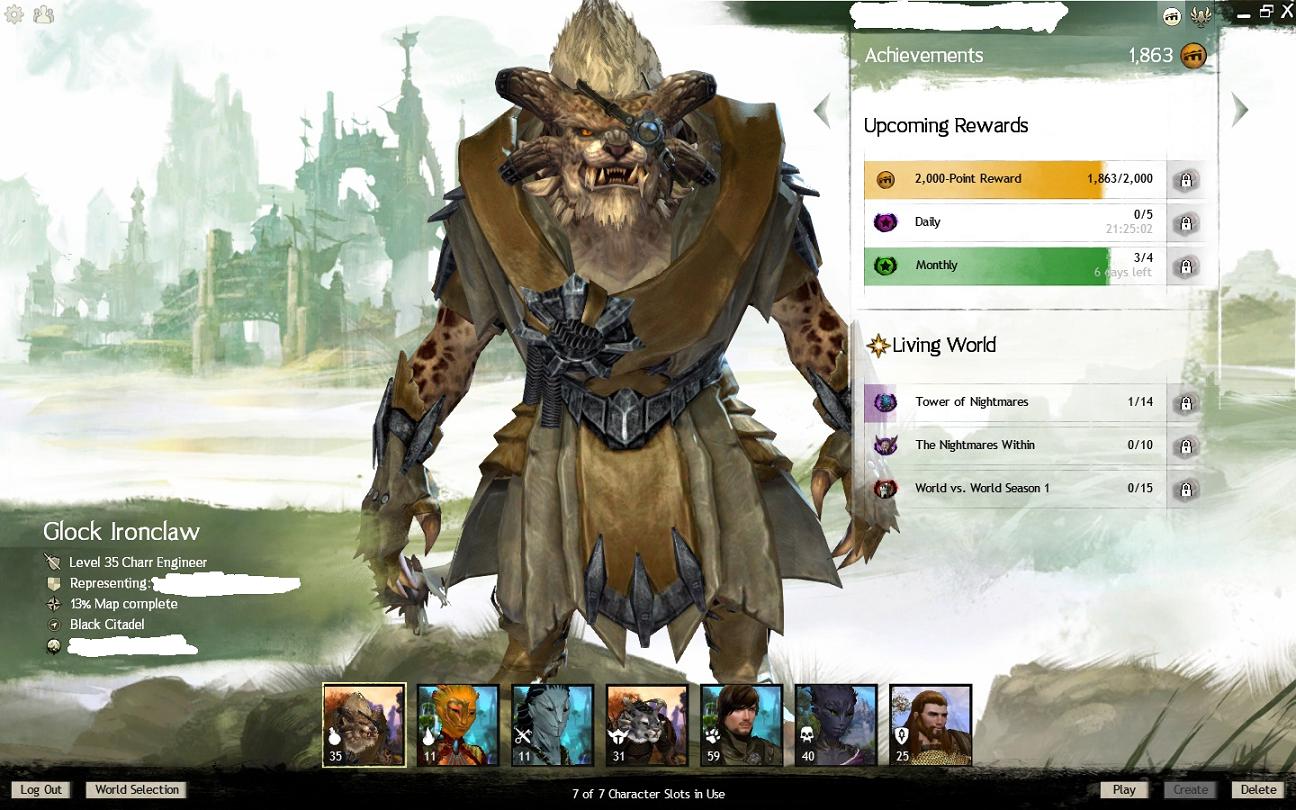Viewport: 1296px width, 810px height.
Task: Choose the orange Sylvari level 11 portrait
Action: (x=458, y=725)
